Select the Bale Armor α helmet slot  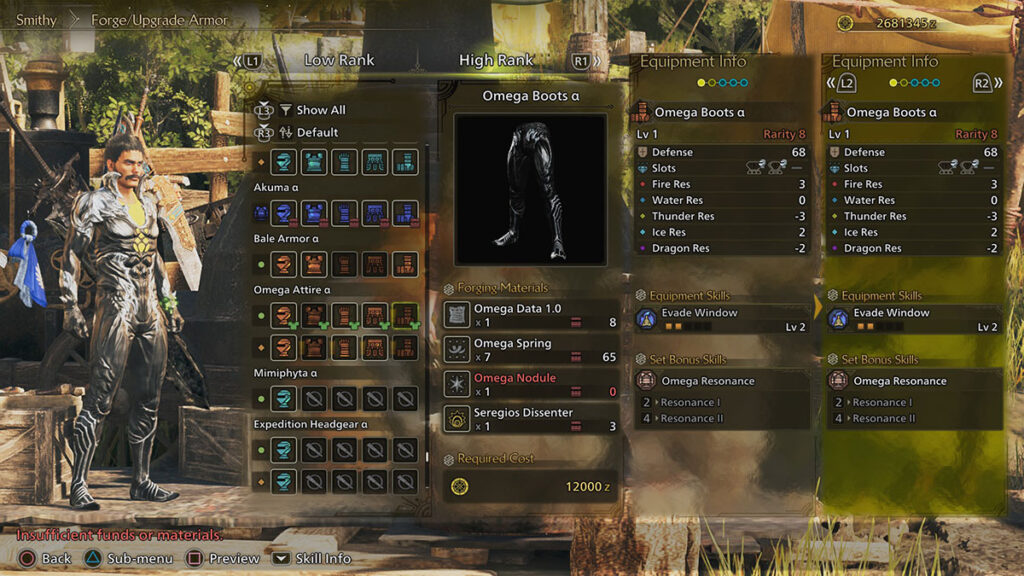click(285, 264)
